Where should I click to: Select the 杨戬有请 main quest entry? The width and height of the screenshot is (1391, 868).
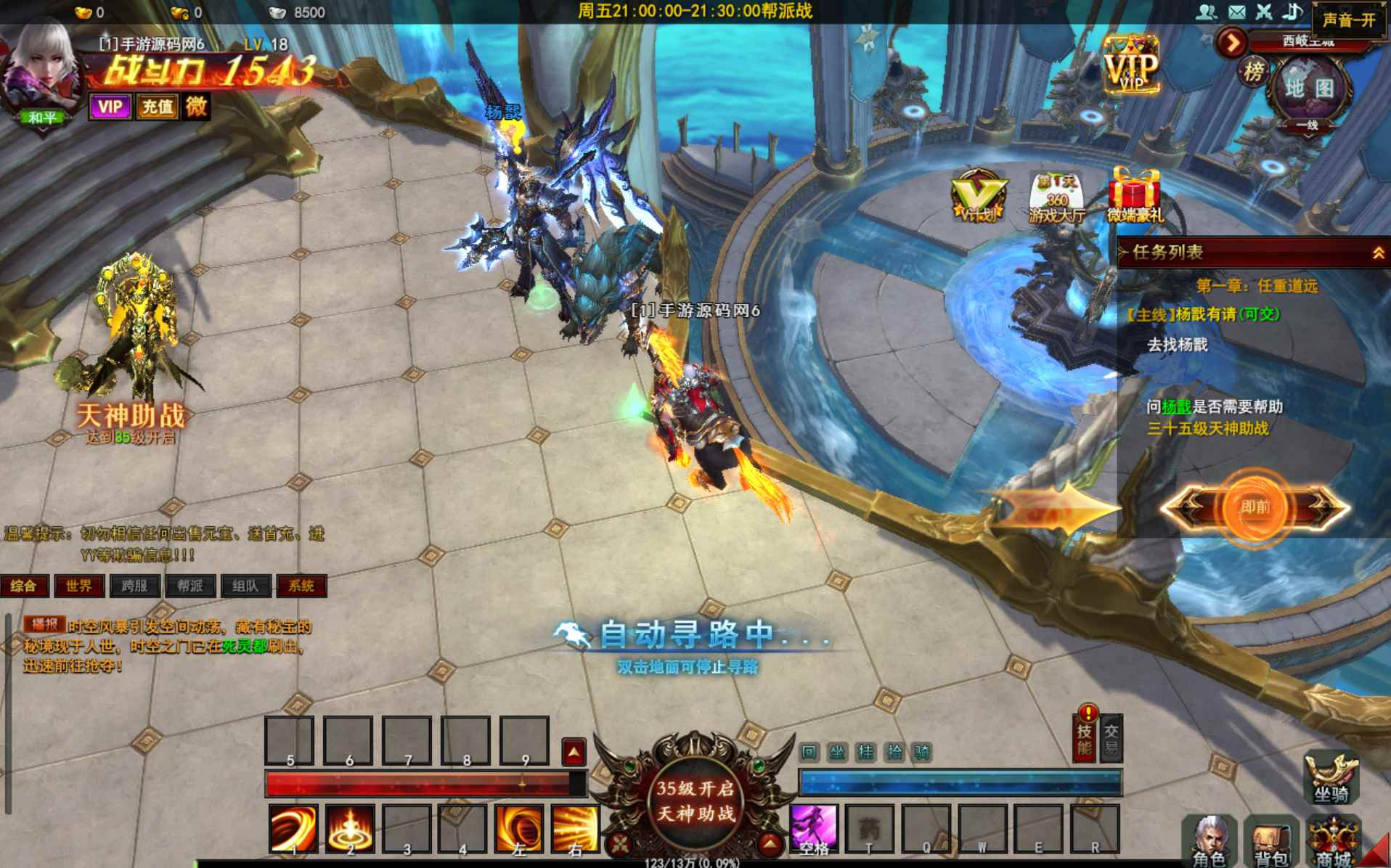click(1205, 314)
